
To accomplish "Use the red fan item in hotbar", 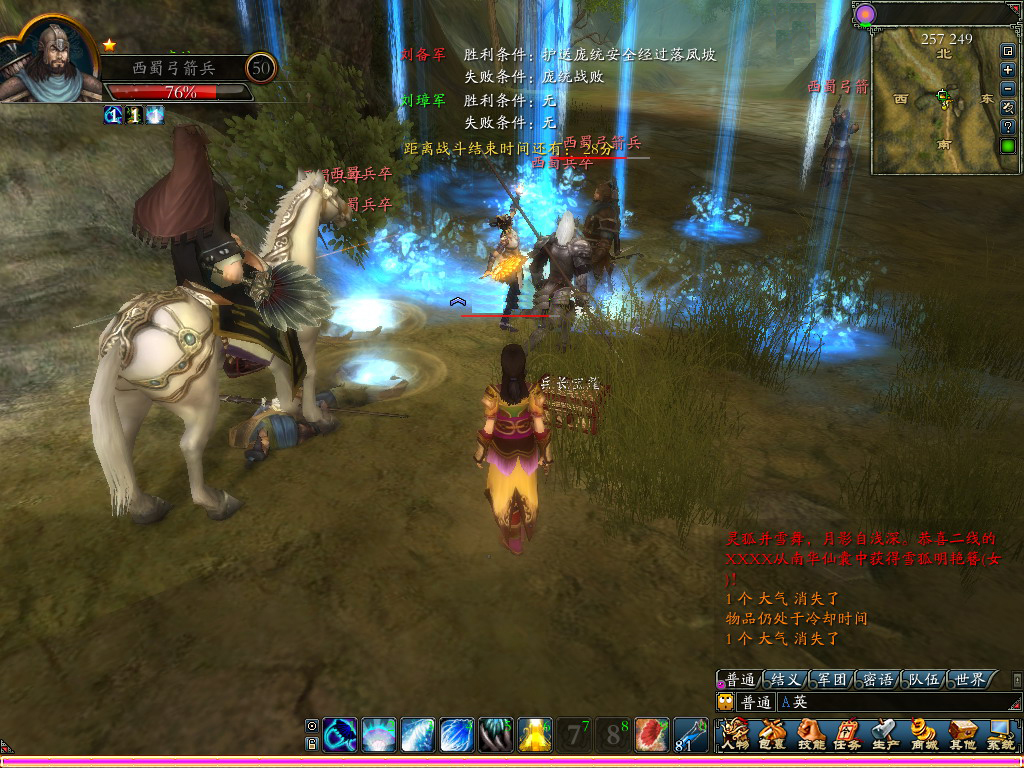I will click(x=652, y=735).
